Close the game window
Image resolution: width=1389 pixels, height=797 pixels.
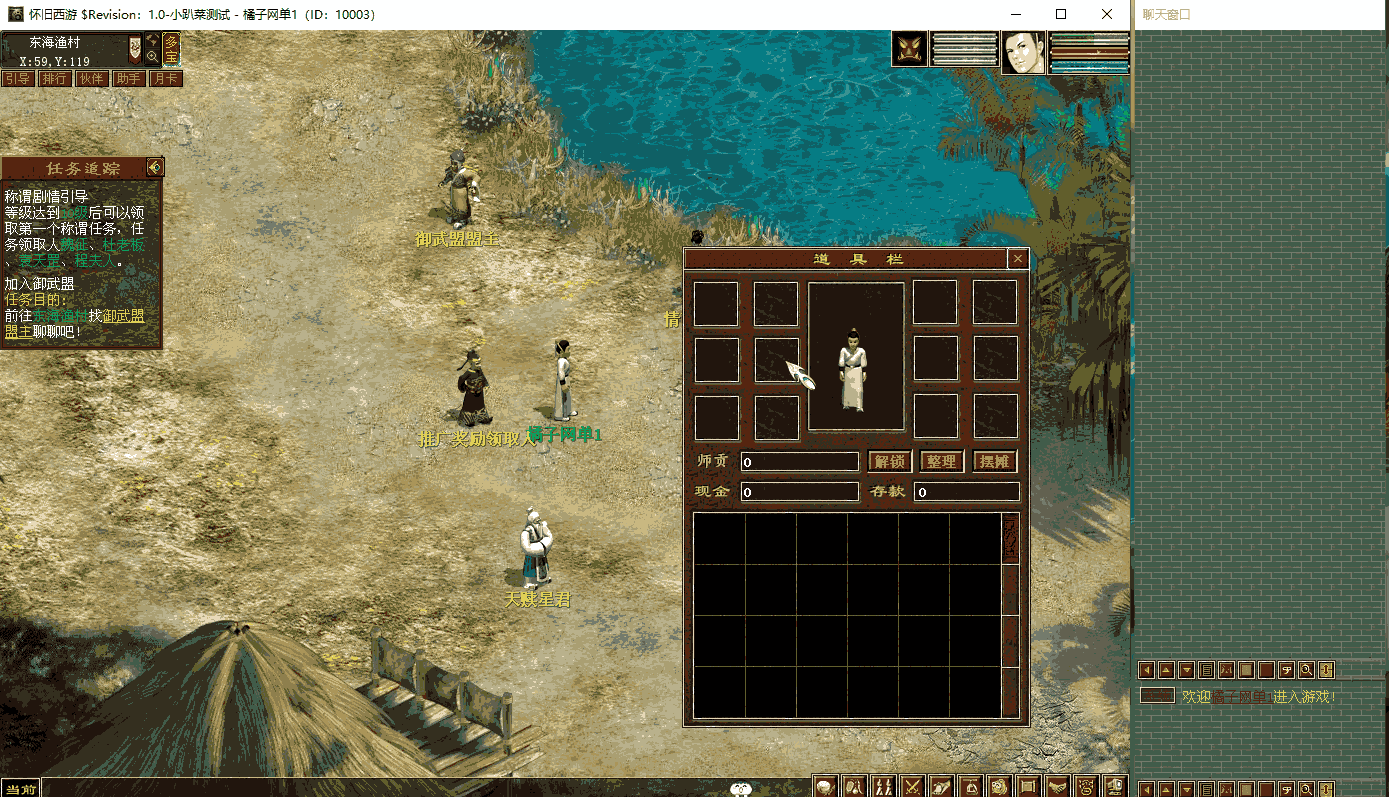click(x=1107, y=14)
